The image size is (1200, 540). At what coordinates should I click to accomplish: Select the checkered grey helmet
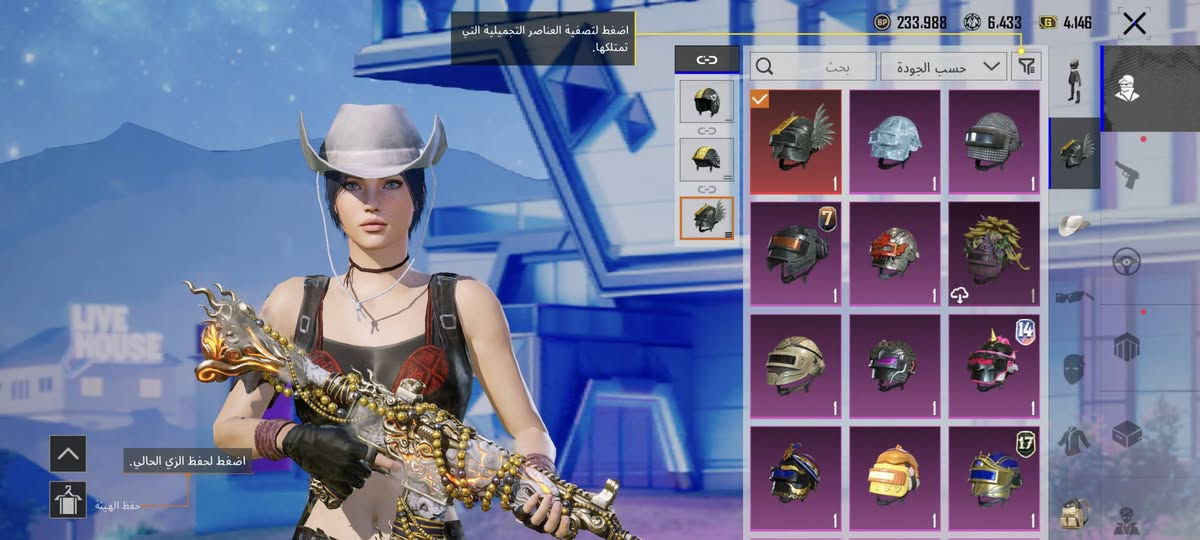(994, 141)
